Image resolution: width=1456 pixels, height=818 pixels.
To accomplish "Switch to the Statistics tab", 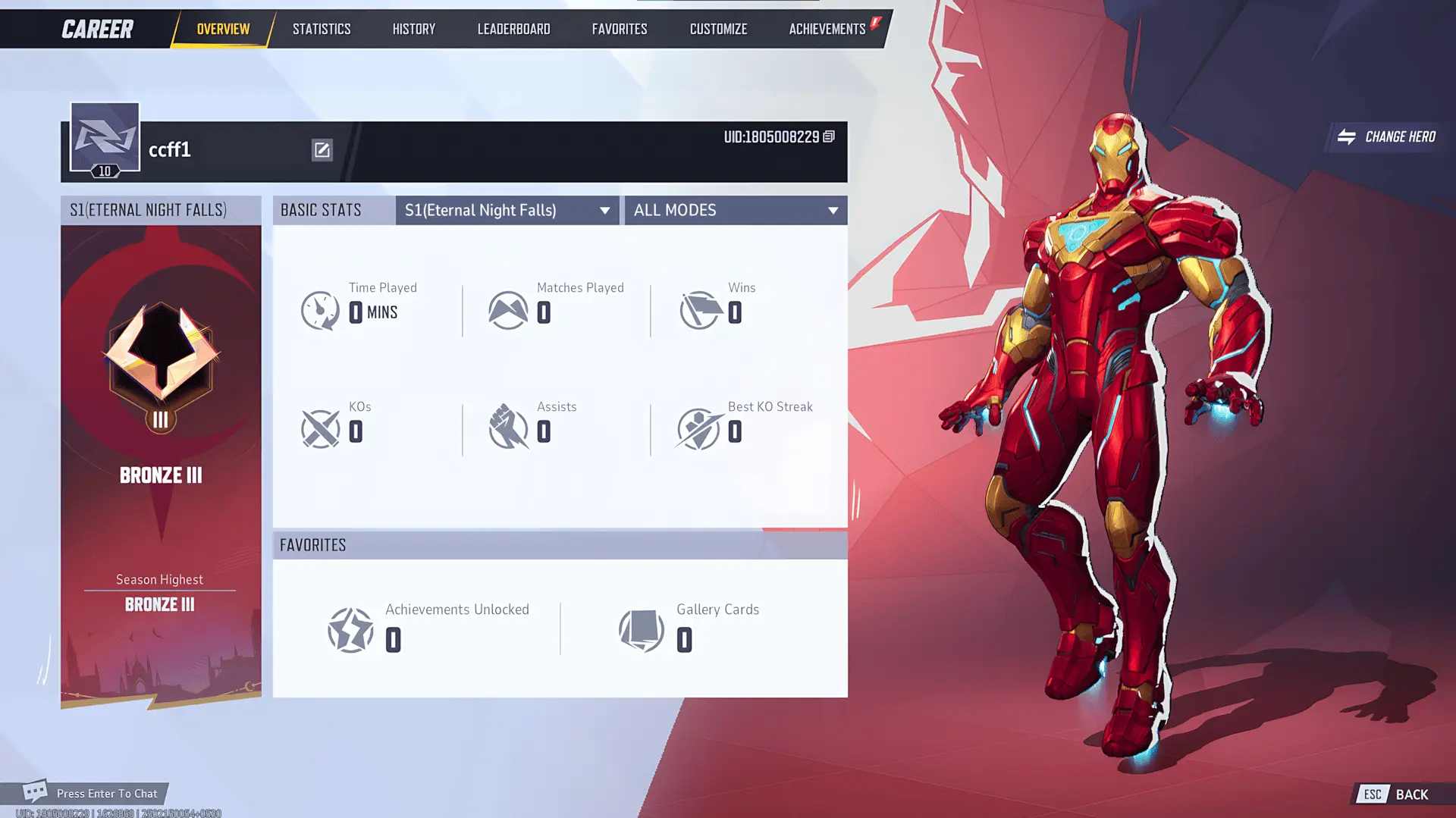I will [x=322, y=29].
